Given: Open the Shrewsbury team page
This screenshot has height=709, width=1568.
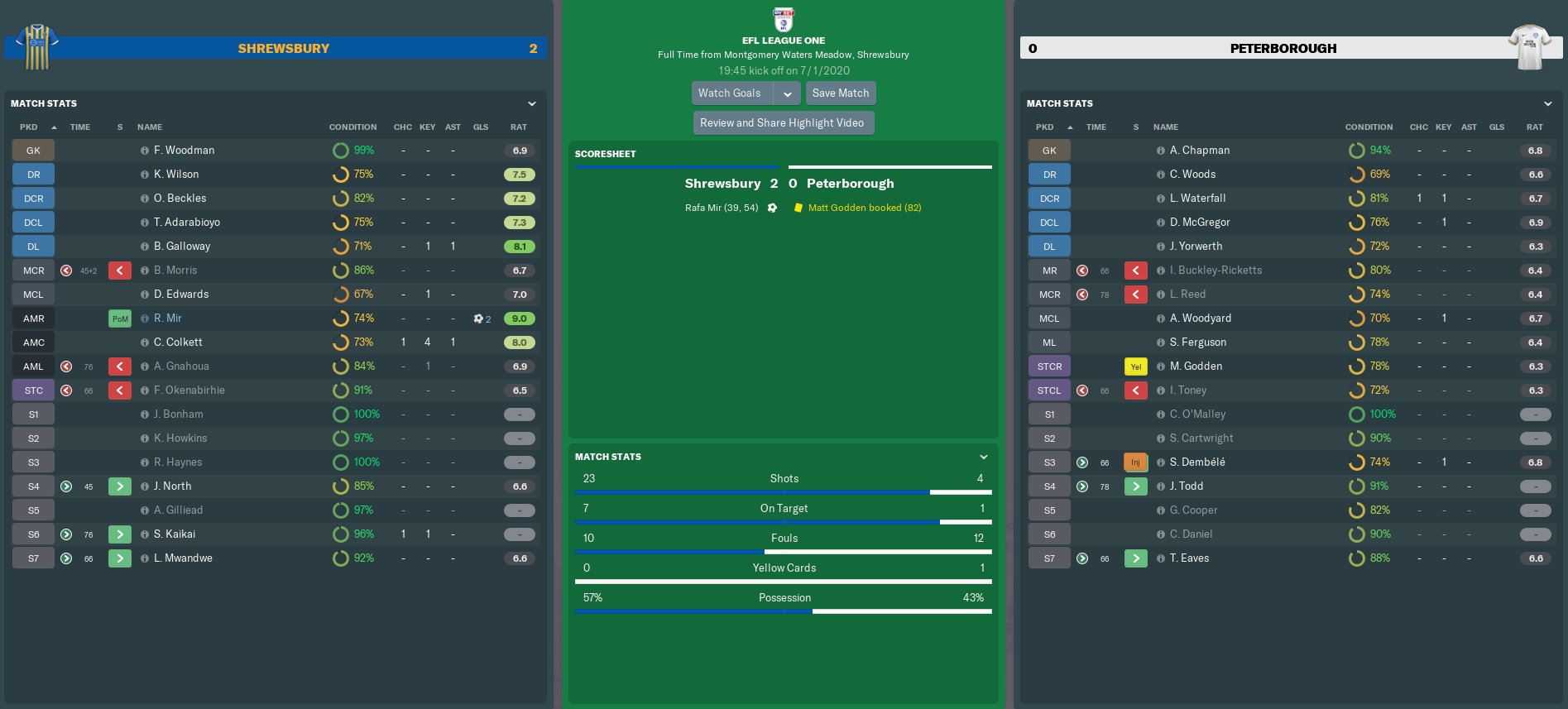Looking at the screenshot, I should click(284, 49).
